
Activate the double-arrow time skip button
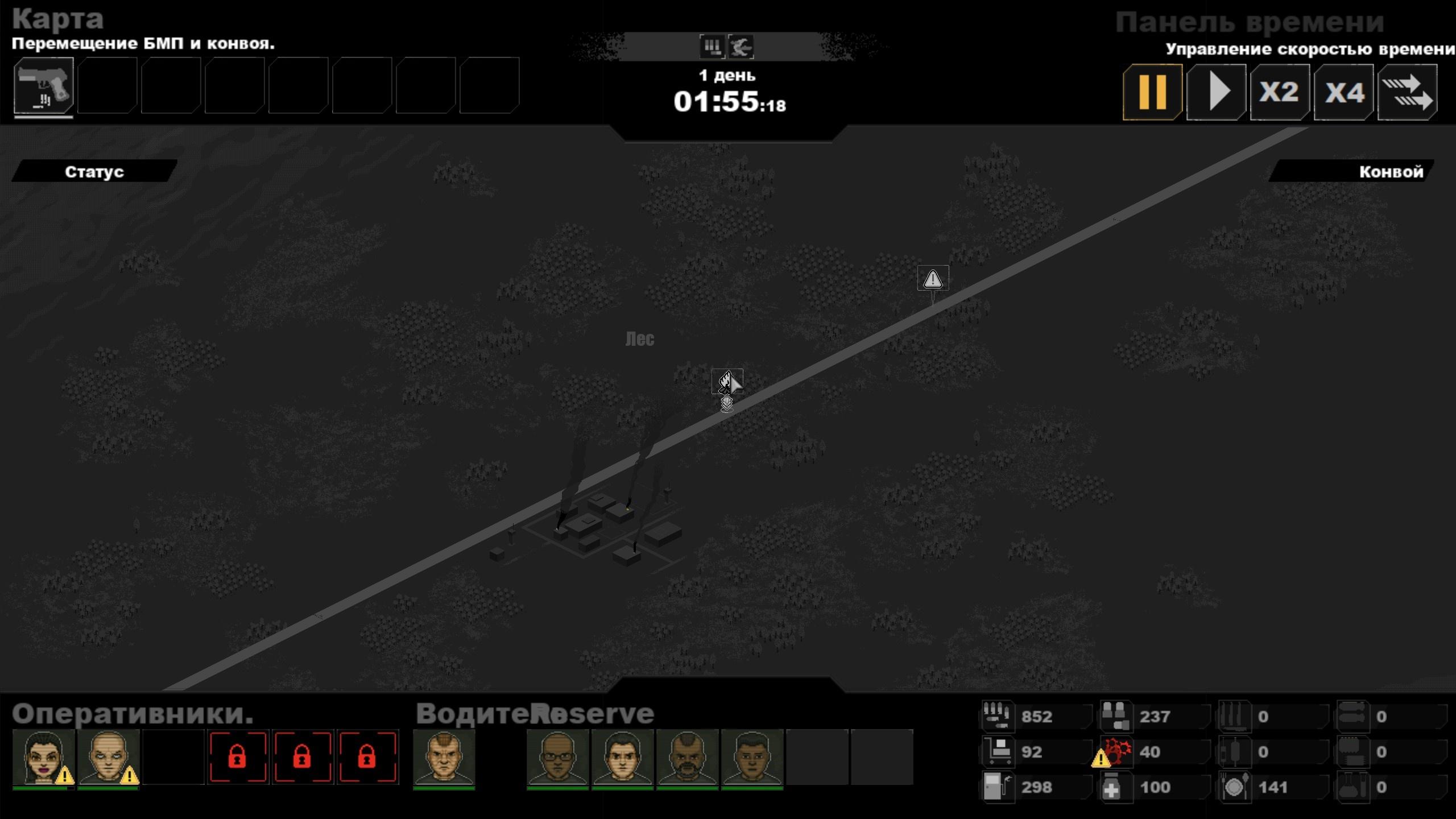1407,92
